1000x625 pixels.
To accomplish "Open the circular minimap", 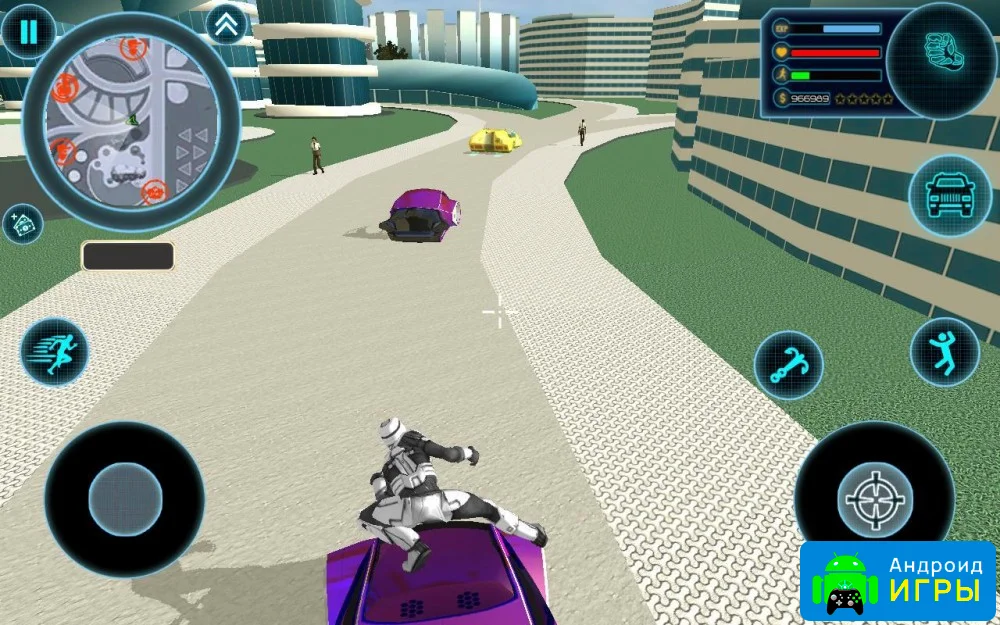I will 130,120.
